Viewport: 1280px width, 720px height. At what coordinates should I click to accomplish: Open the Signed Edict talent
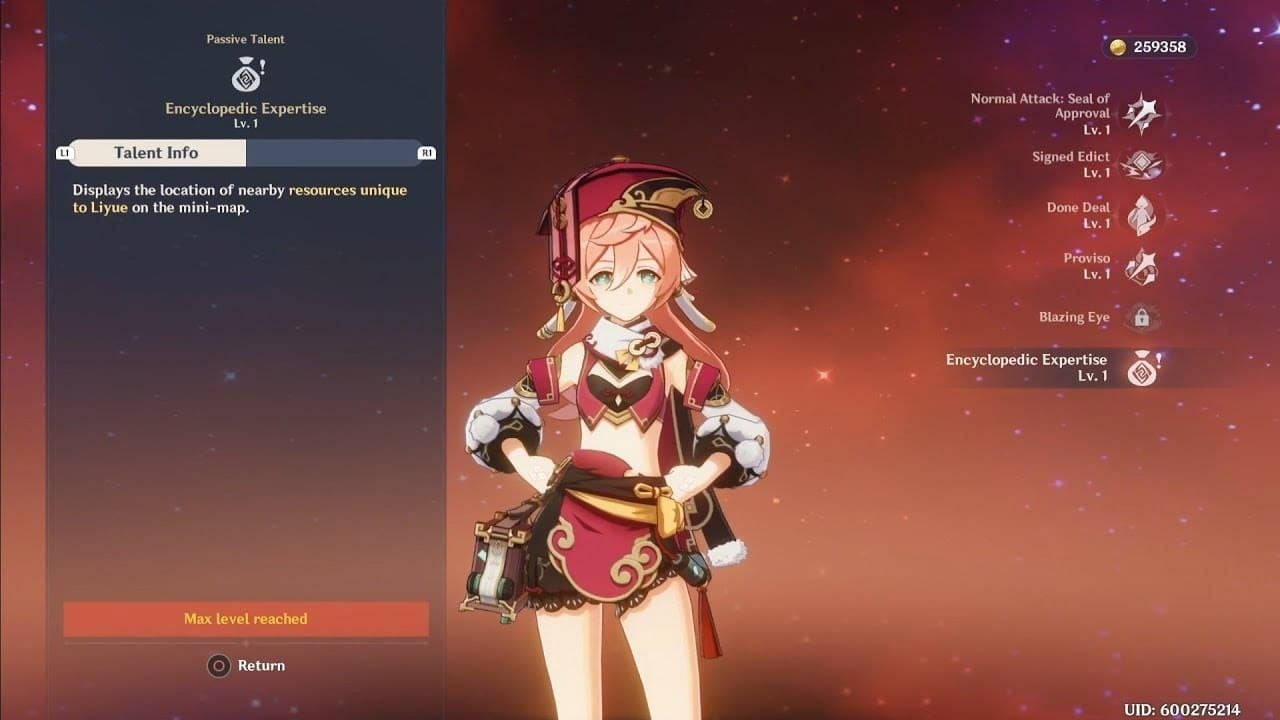(x=1141, y=165)
